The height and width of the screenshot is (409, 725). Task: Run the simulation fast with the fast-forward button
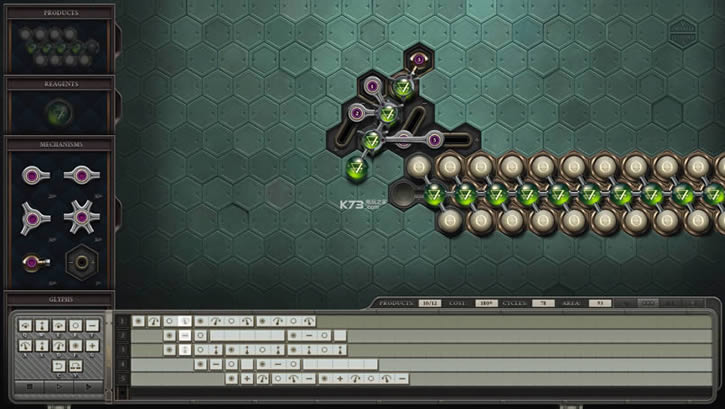pyautogui.click(x=88, y=385)
